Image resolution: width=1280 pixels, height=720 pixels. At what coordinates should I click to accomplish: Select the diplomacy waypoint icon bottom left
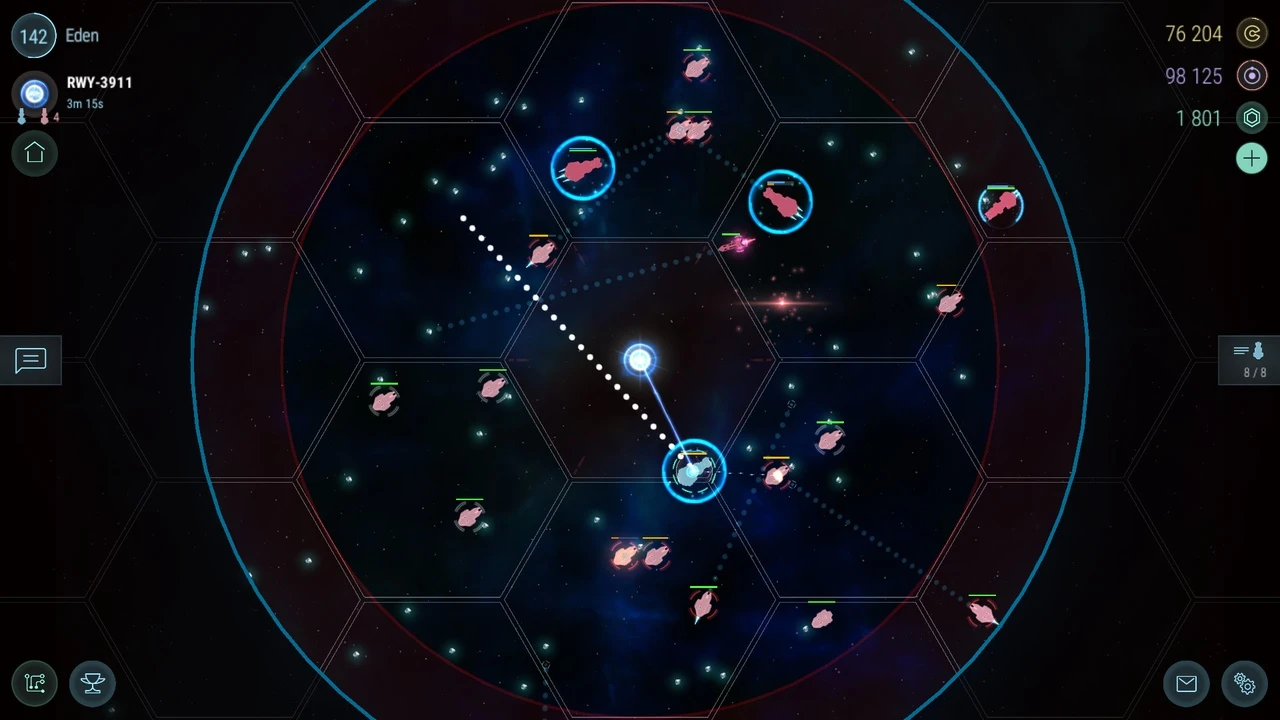34,684
